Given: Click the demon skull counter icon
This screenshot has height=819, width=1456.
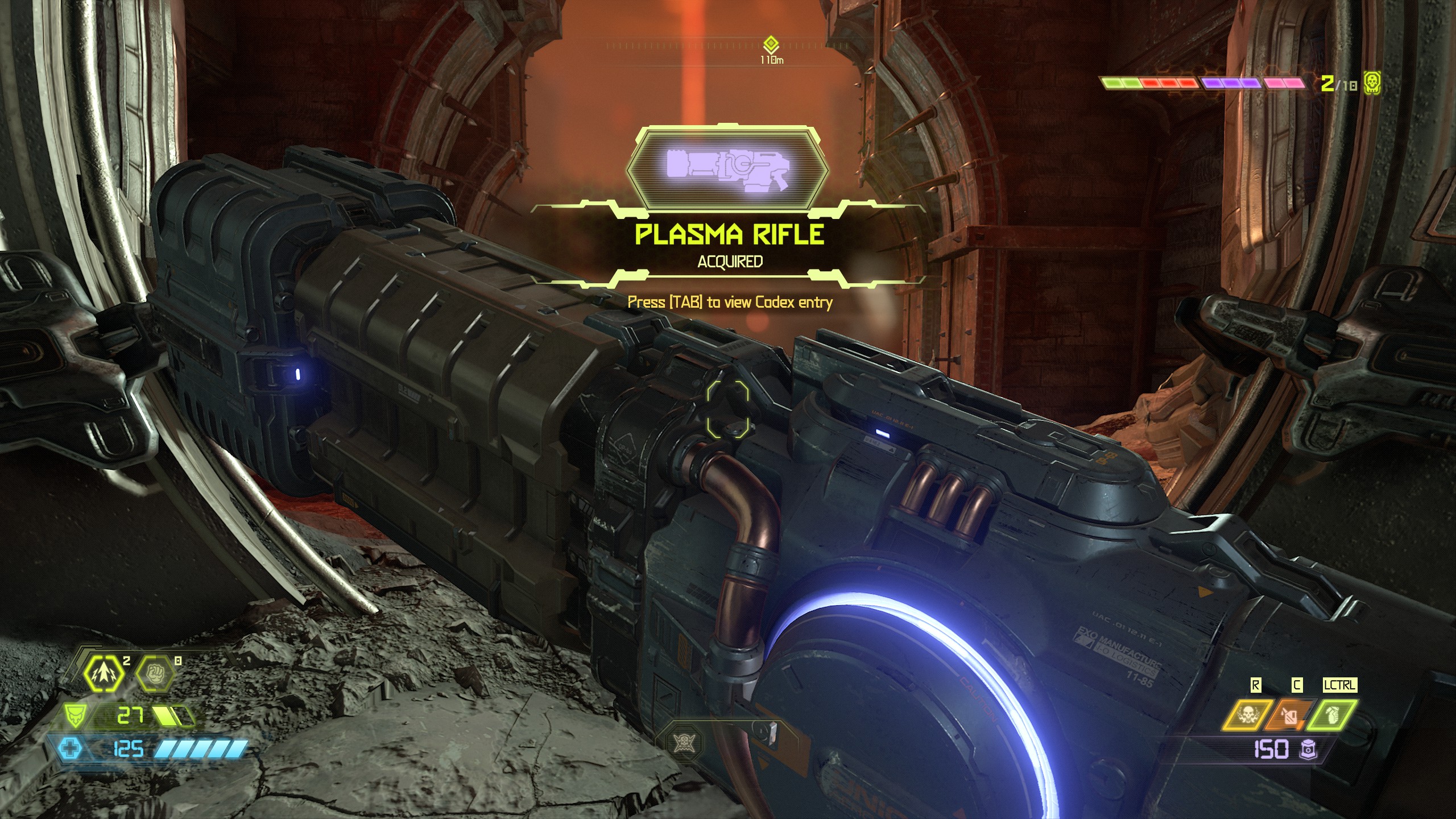Looking at the screenshot, I should click(1372, 84).
